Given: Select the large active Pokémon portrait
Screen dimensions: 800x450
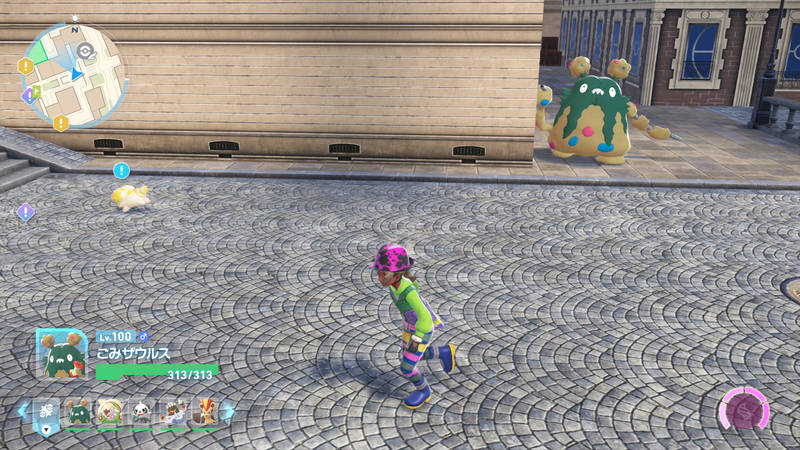Looking at the screenshot, I should (x=60, y=353).
